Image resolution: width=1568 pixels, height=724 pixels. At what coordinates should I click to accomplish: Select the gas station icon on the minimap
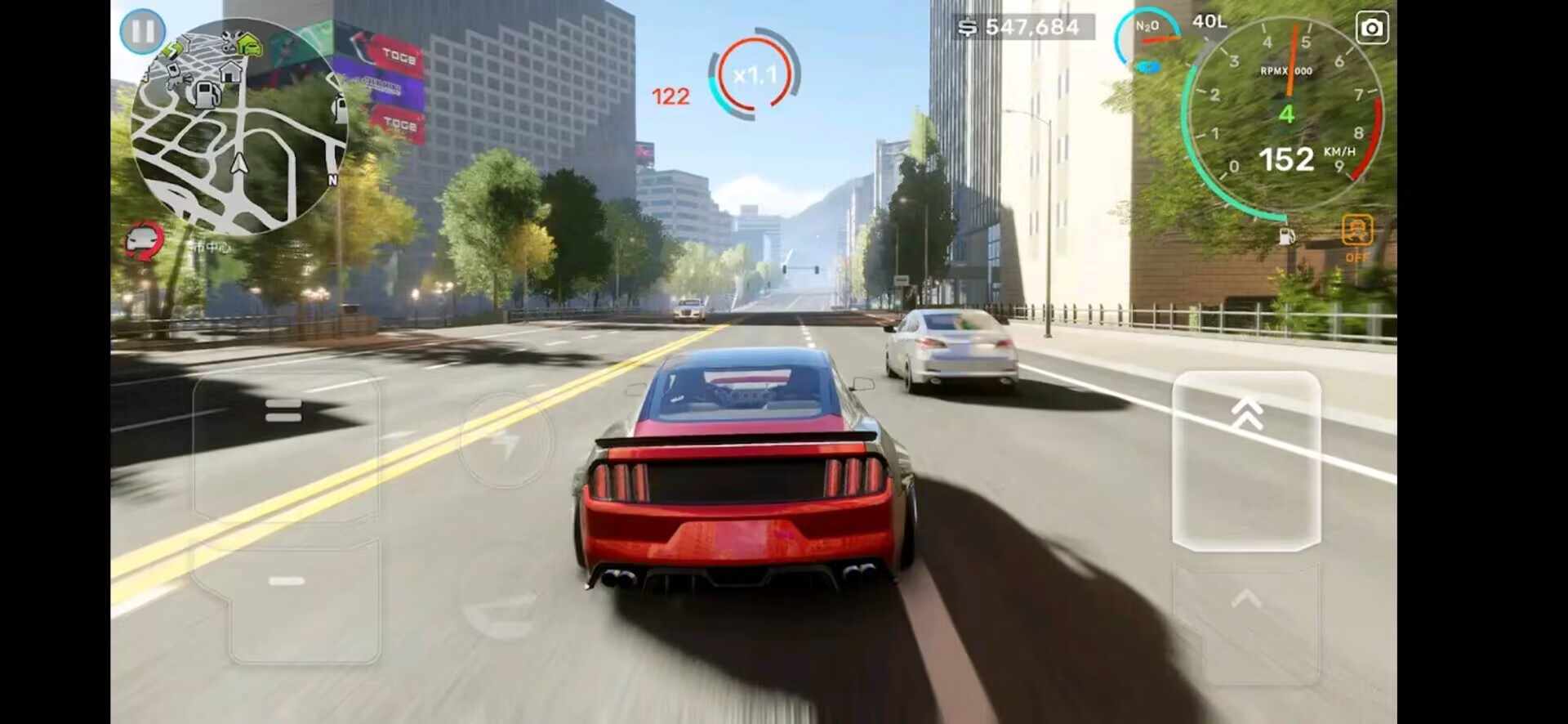coord(207,95)
